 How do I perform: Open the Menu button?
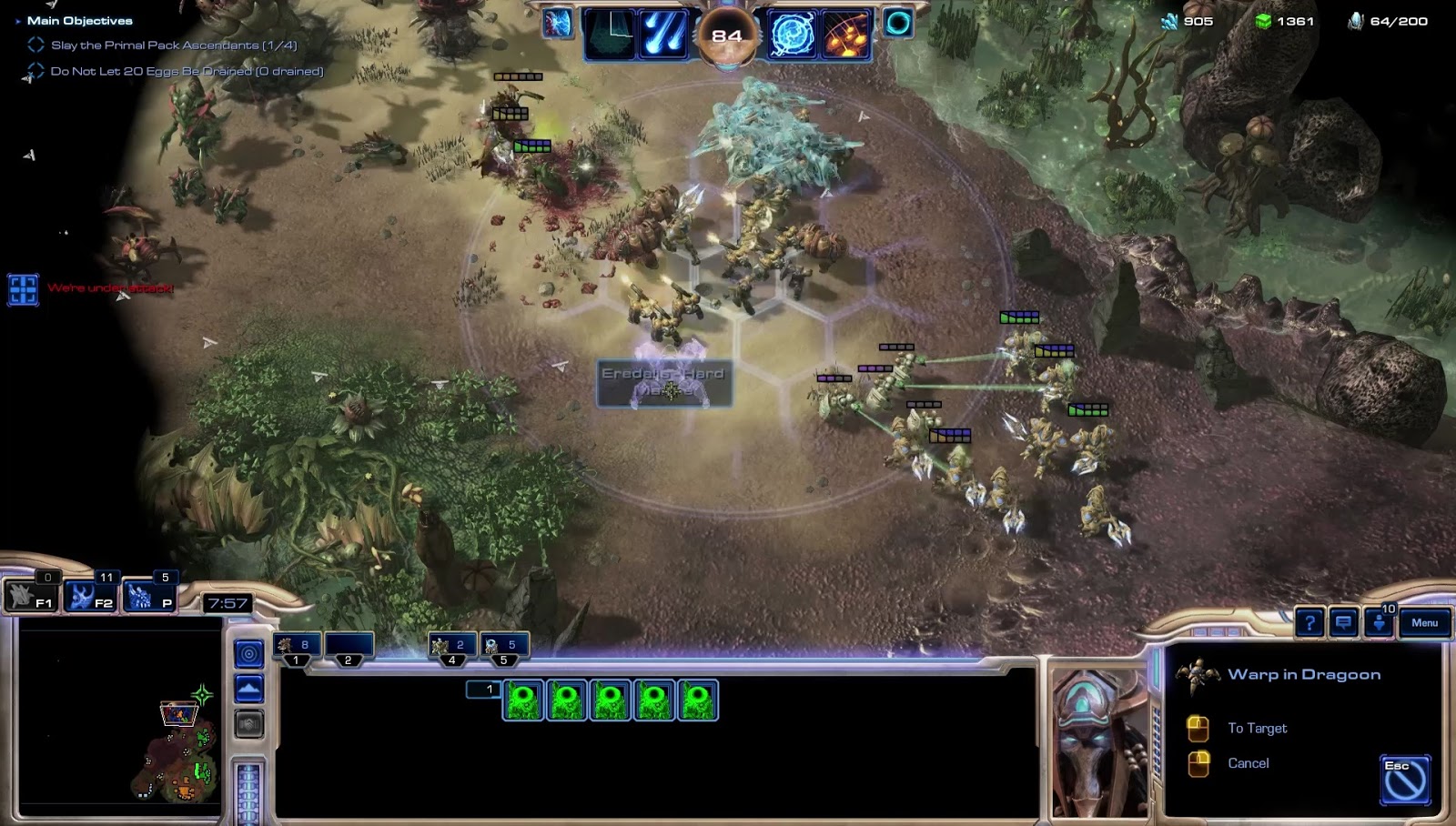(x=1424, y=622)
